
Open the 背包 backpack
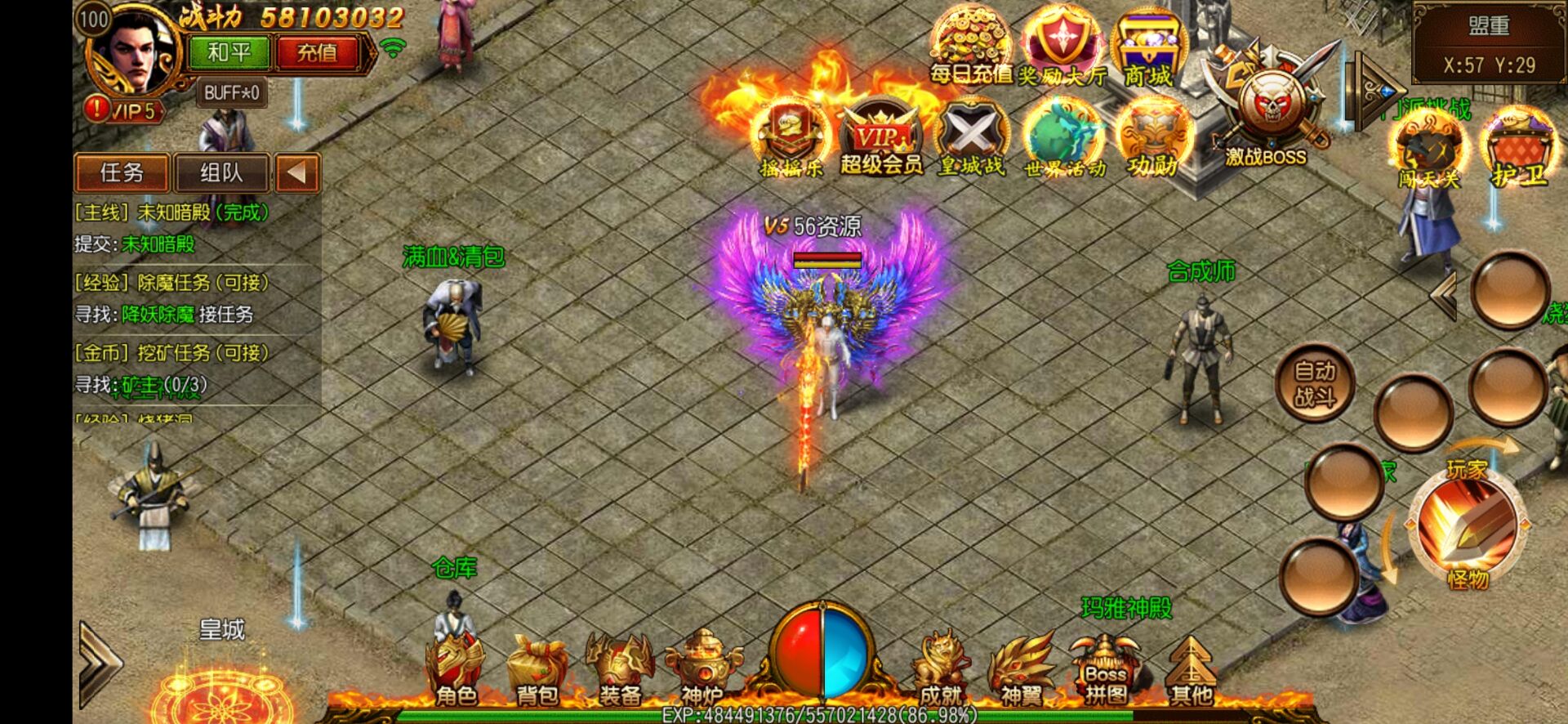(537, 670)
